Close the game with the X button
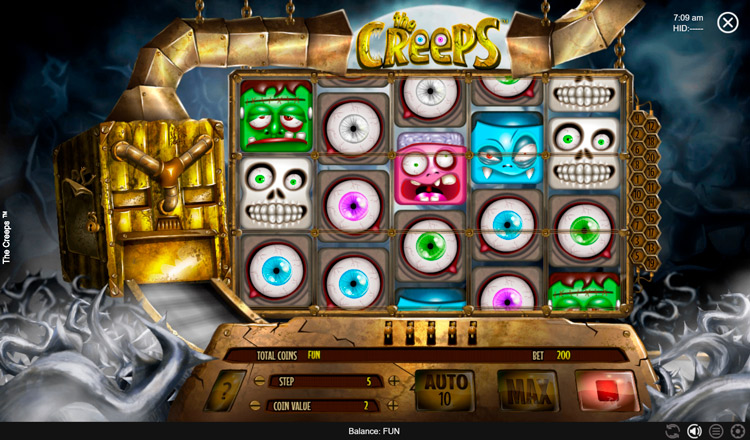Screen dimensions: 750x440 pyautogui.click(x=727, y=22)
